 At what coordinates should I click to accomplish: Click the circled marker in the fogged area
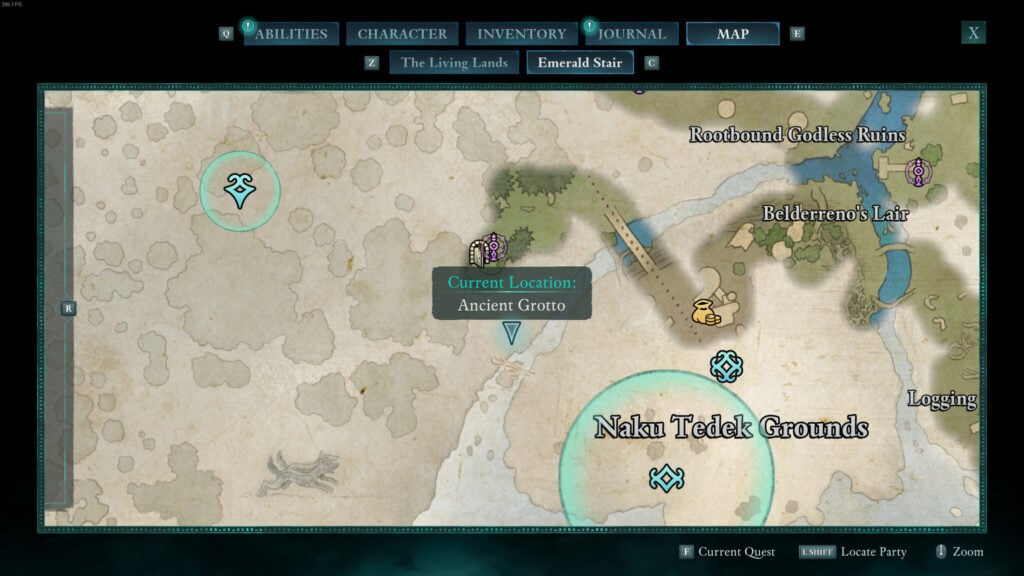click(x=239, y=190)
